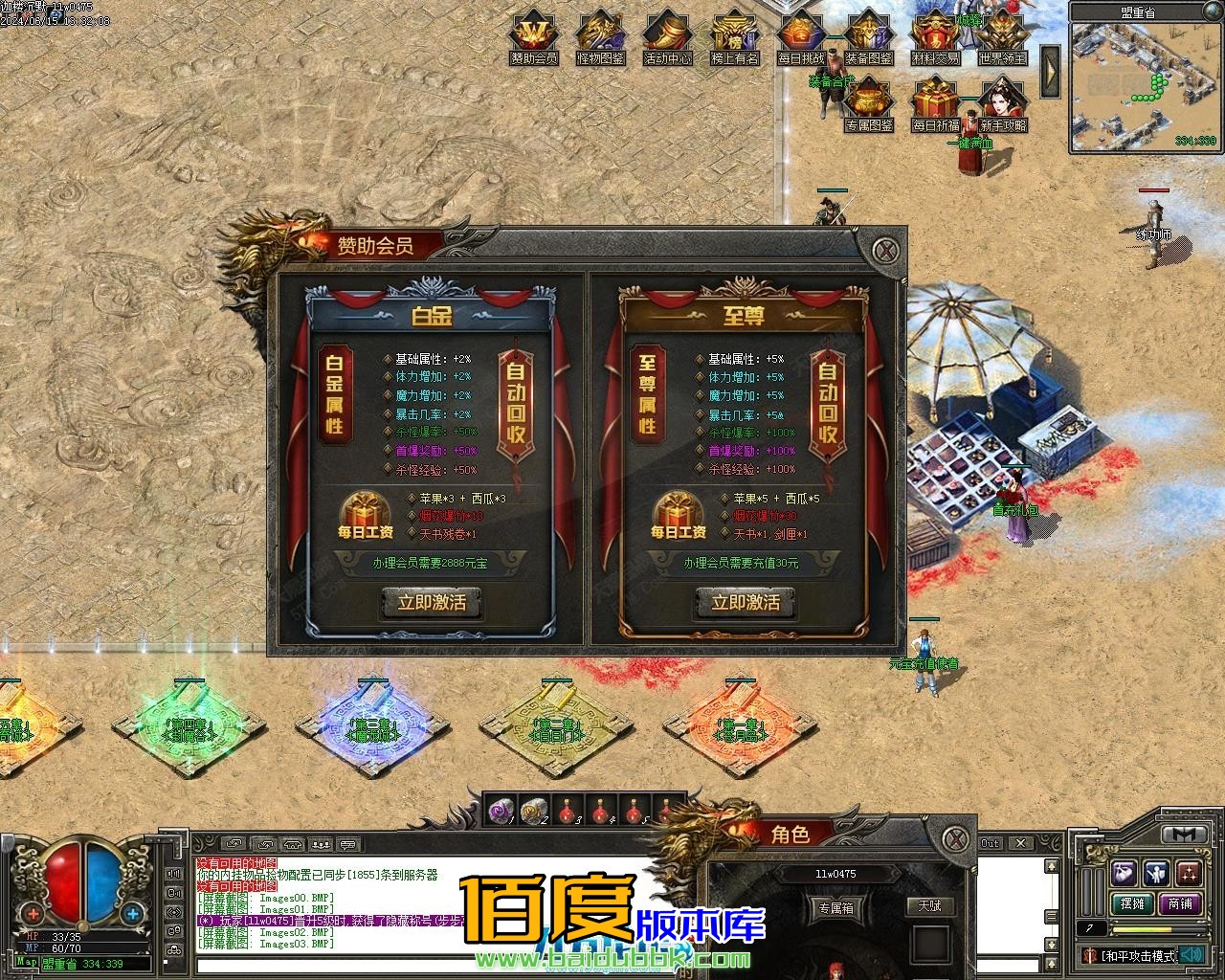Click the Out dropdown beside 角色 panel
1225x980 pixels.
pyautogui.click(x=991, y=843)
